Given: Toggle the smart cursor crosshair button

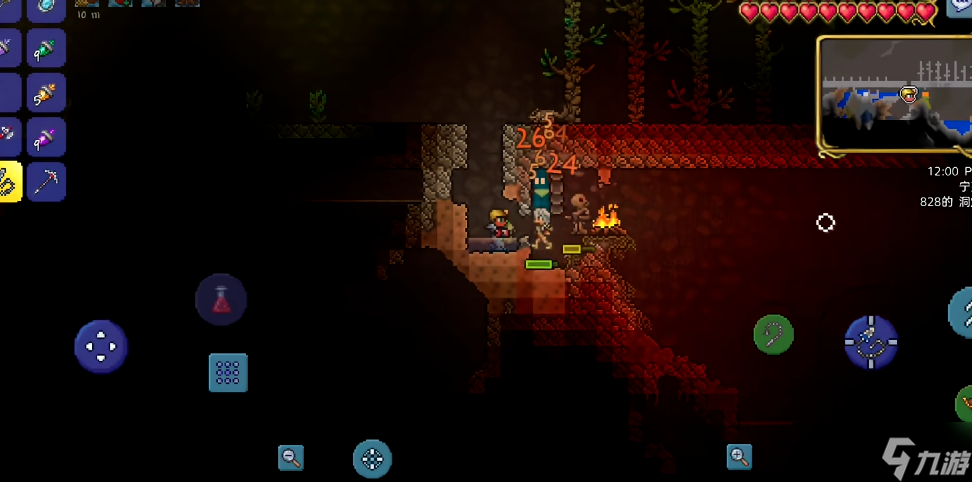Looking at the screenshot, I should [372, 459].
